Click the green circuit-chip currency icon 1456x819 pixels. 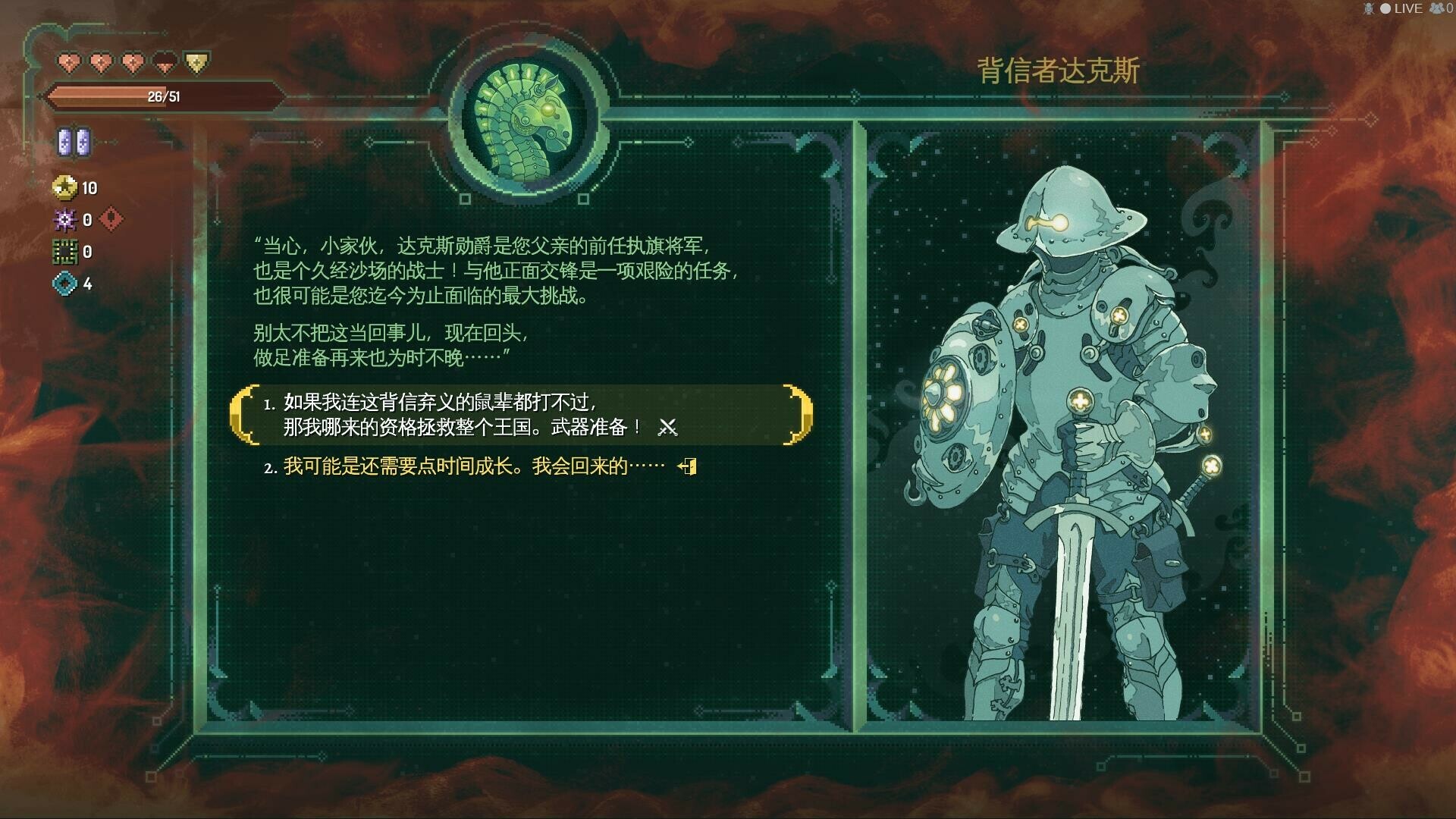pyautogui.click(x=65, y=251)
